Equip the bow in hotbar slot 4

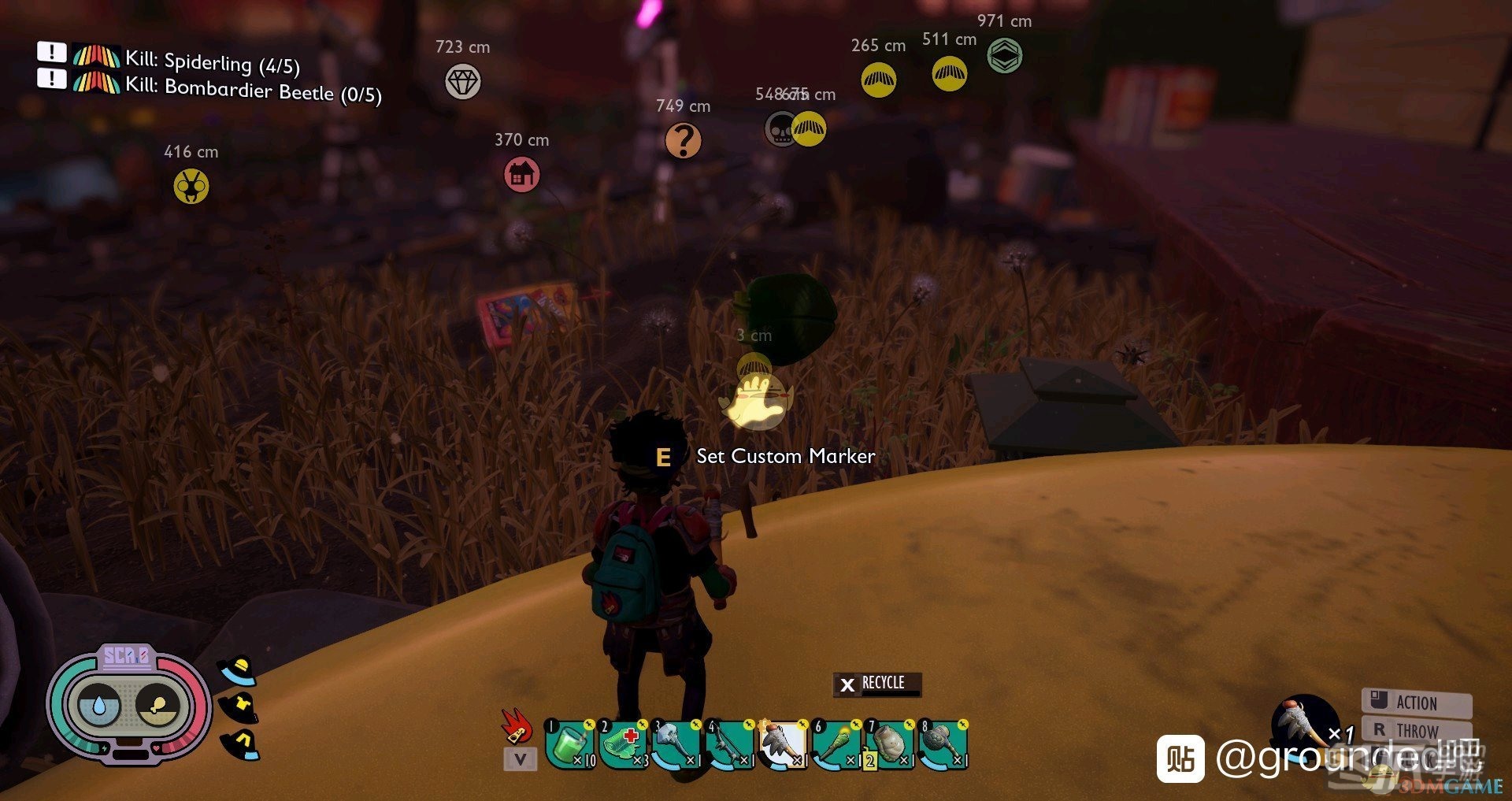coord(729,744)
